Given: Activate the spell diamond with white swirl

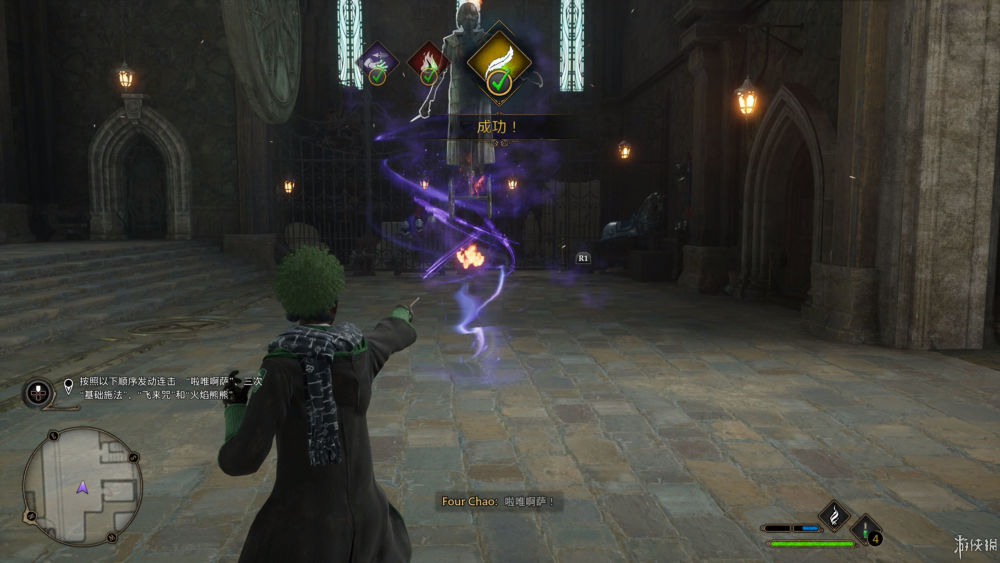Looking at the screenshot, I should tap(833, 515).
